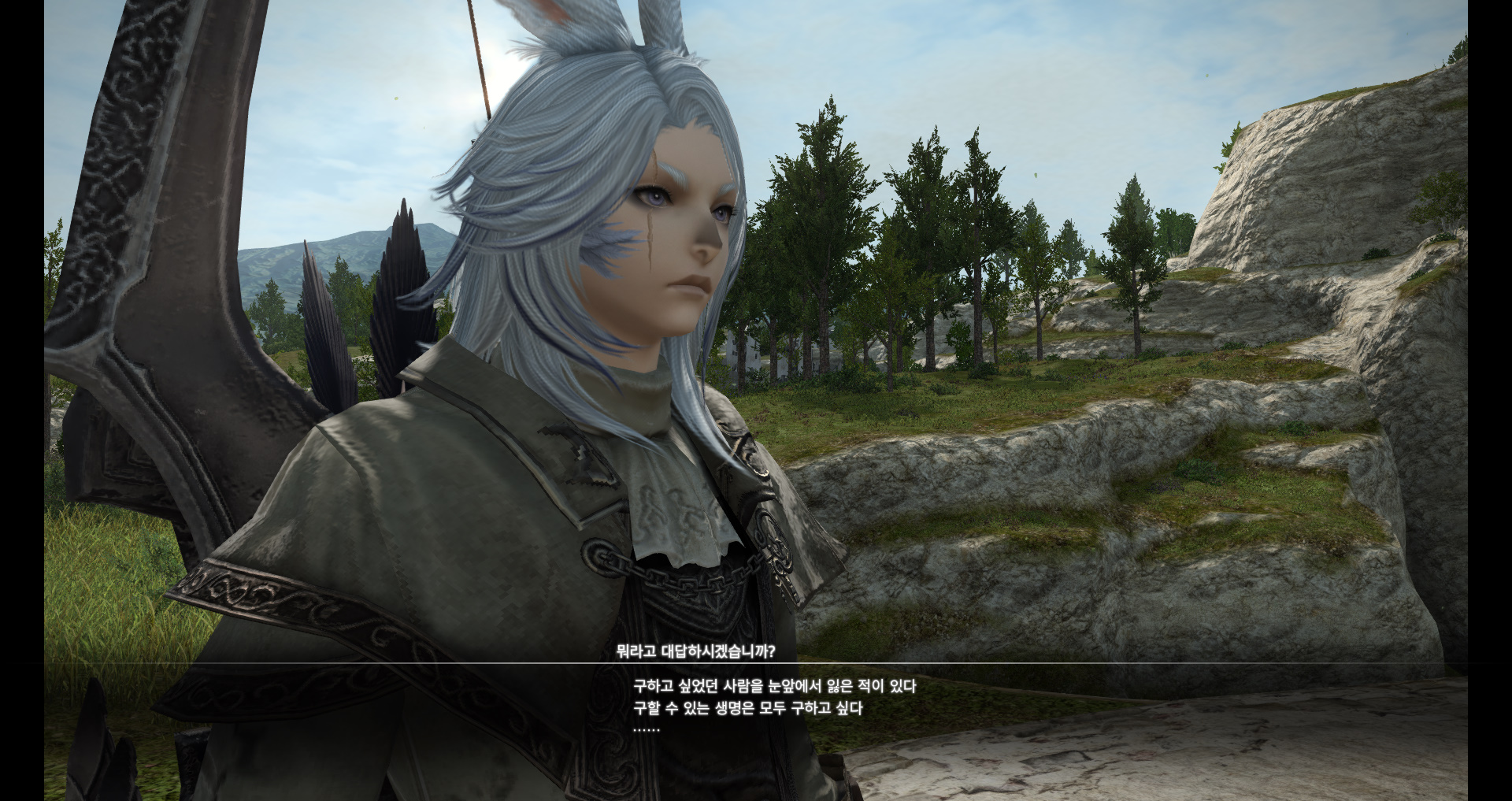Select reply "구할 수 있는 생명은 모두 구하고 싶다"

[747, 709]
